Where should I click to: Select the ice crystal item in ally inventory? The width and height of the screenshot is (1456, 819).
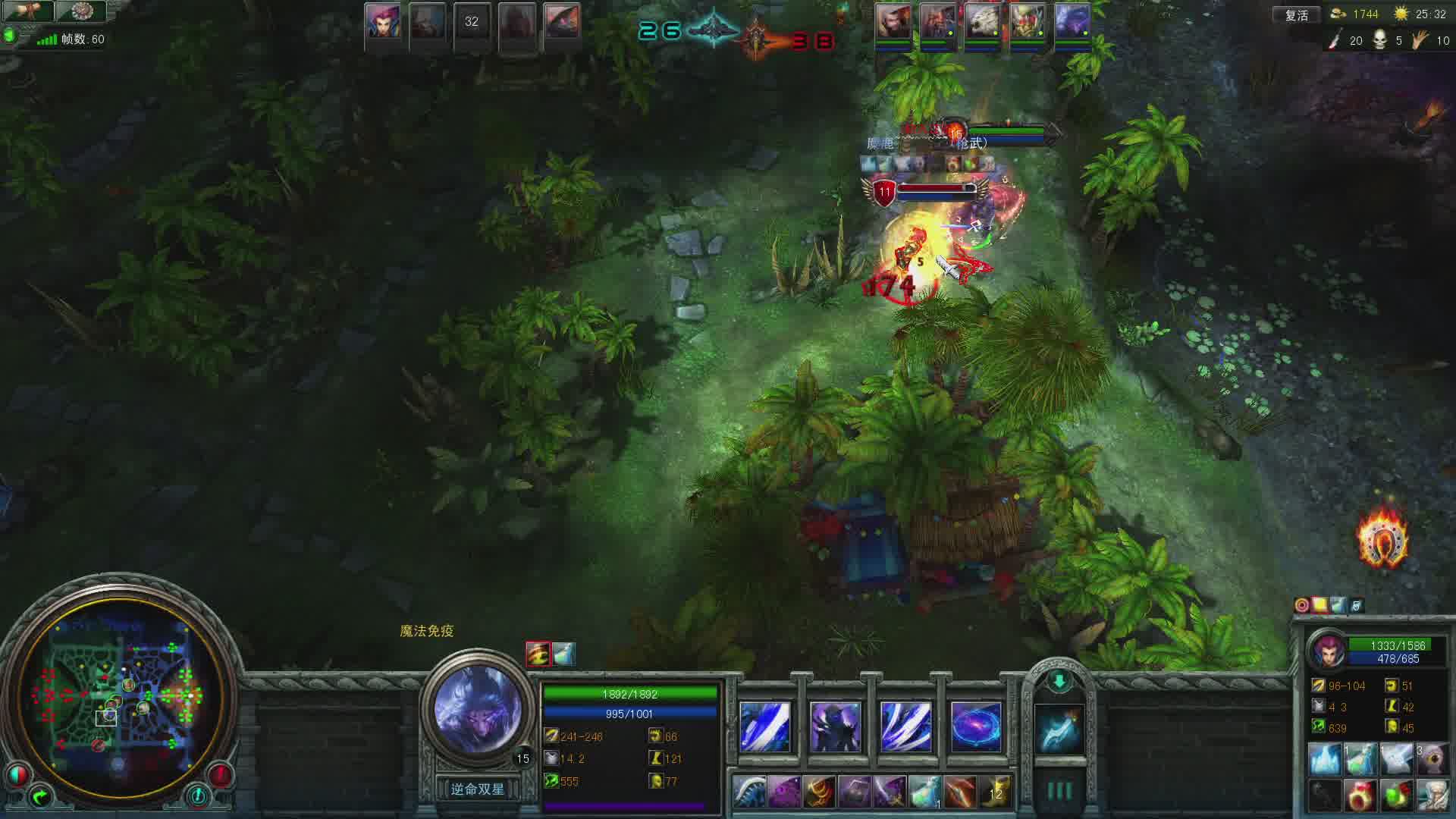[1325, 758]
